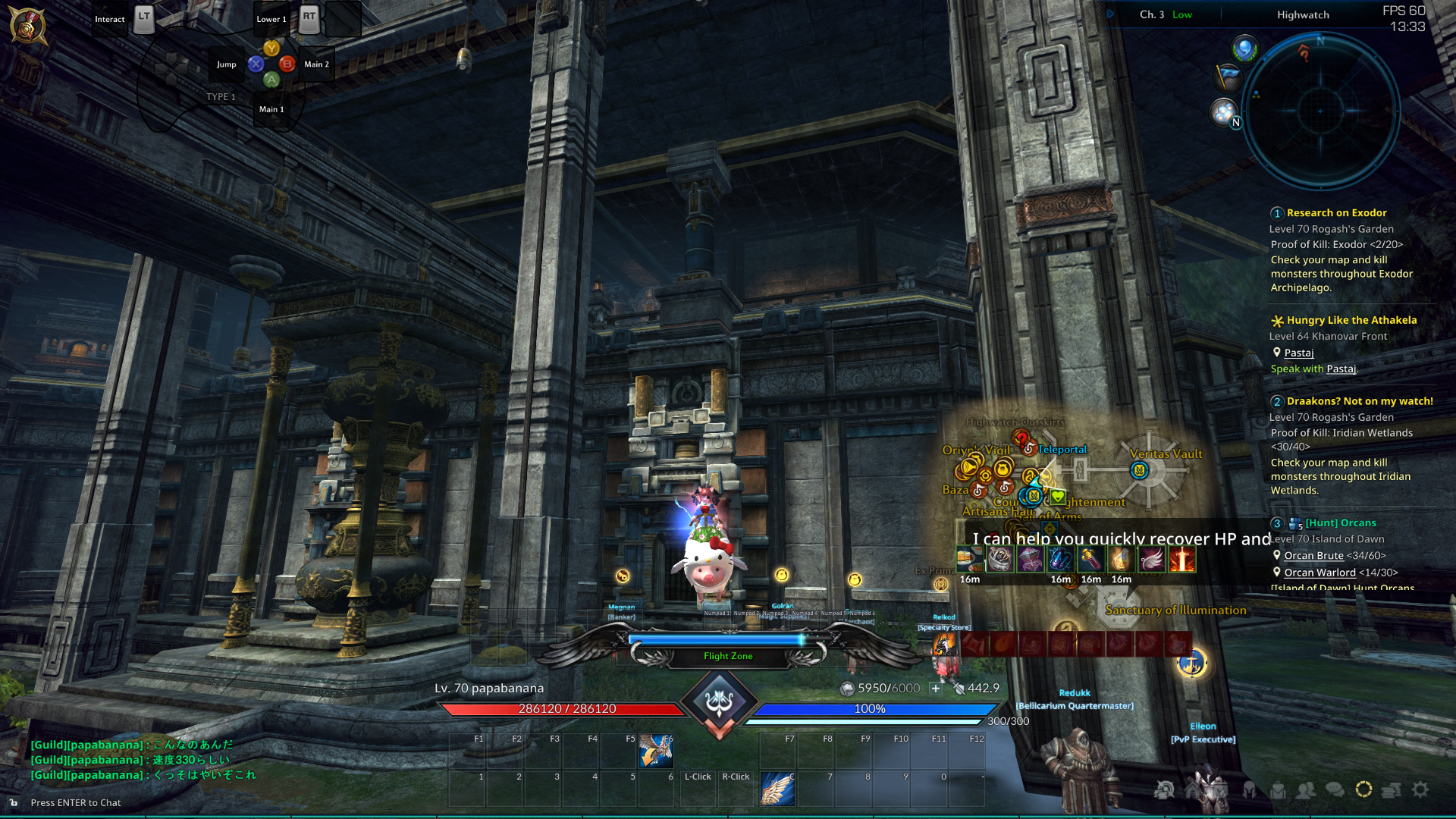Click the blue flag icon beside minimap

tap(1227, 77)
